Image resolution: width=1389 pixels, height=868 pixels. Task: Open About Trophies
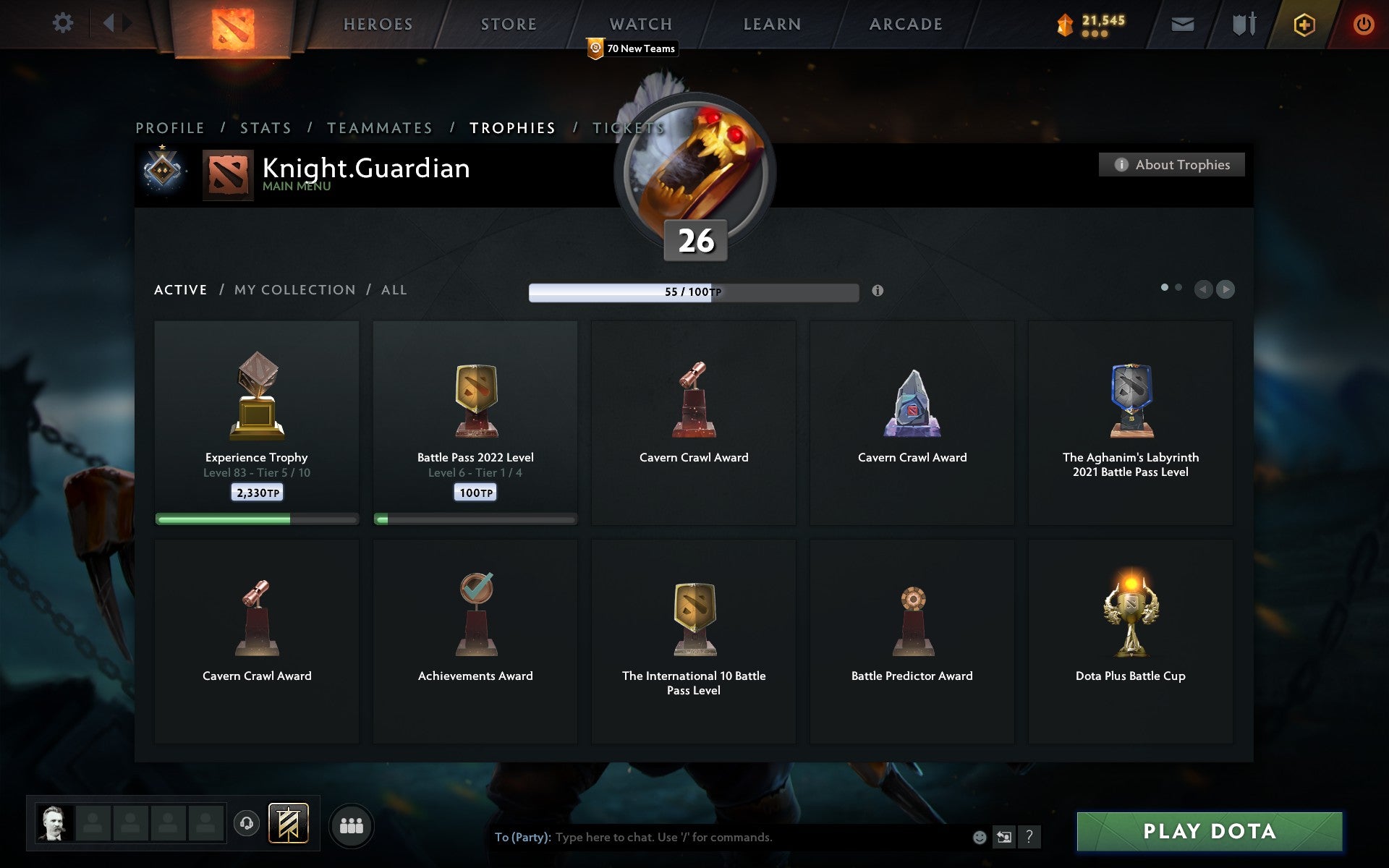(x=1171, y=164)
